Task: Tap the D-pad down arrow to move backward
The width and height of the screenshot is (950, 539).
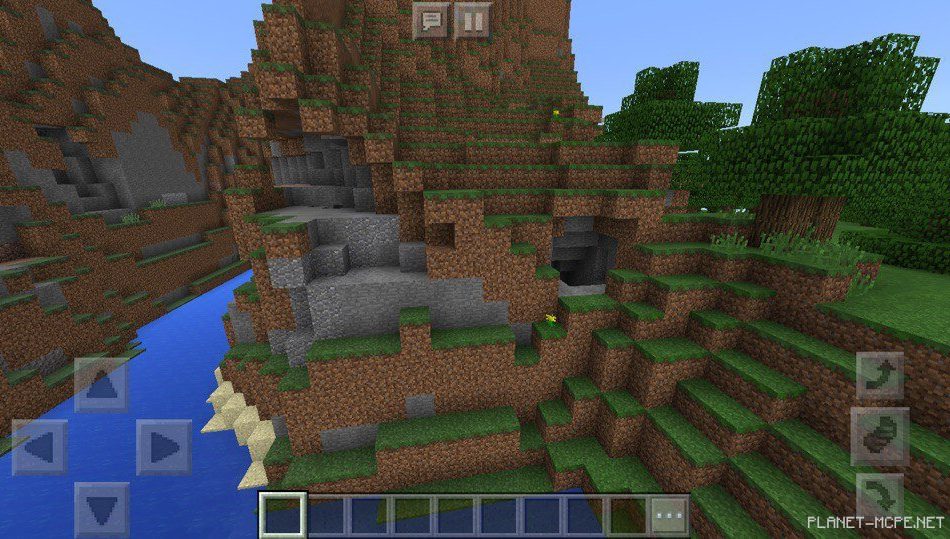Action: [101, 509]
